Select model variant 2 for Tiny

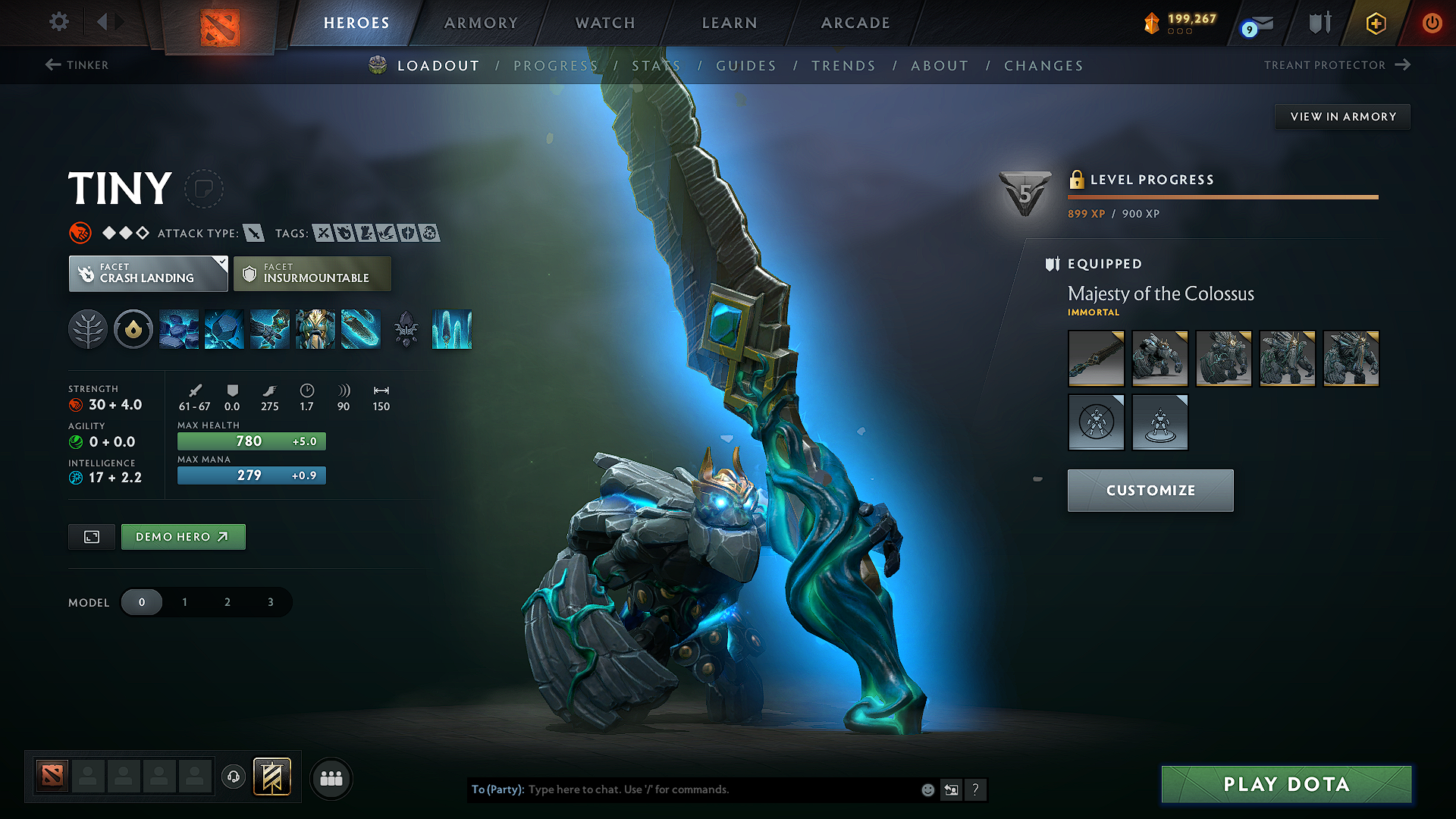point(227,601)
